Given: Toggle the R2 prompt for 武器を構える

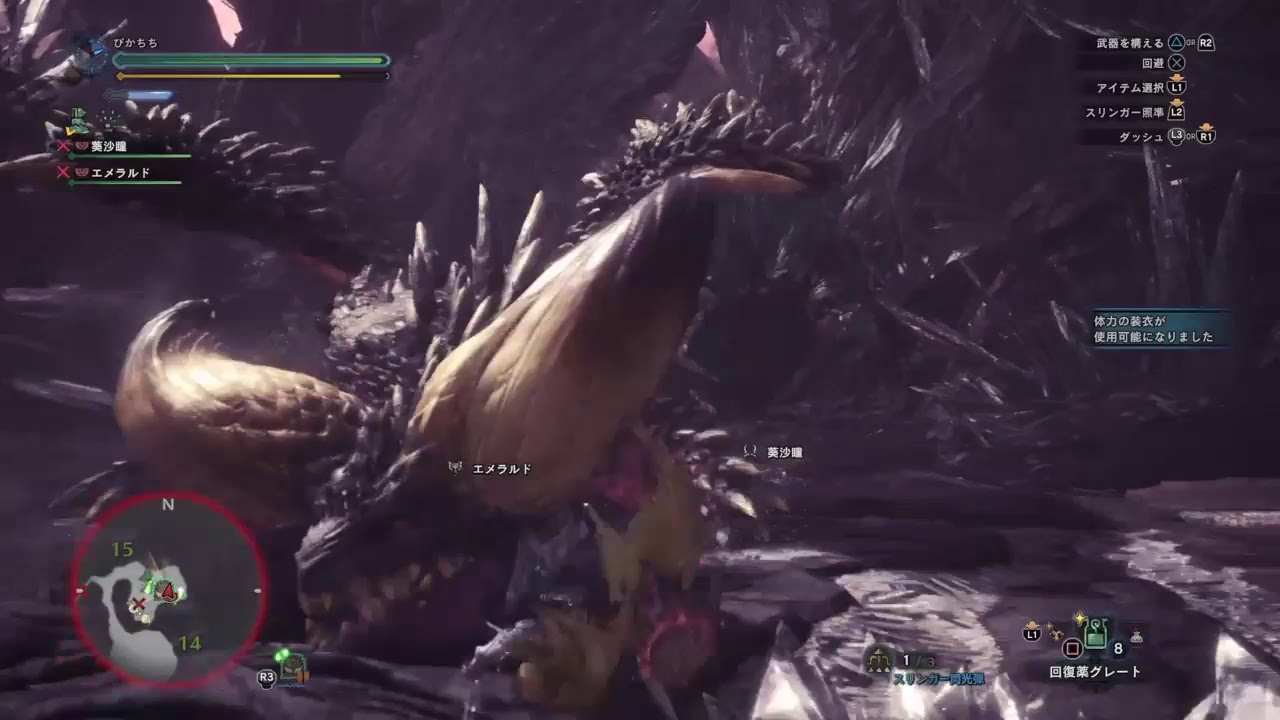Looking at the screenshot, I should (x=1206, y=43).
